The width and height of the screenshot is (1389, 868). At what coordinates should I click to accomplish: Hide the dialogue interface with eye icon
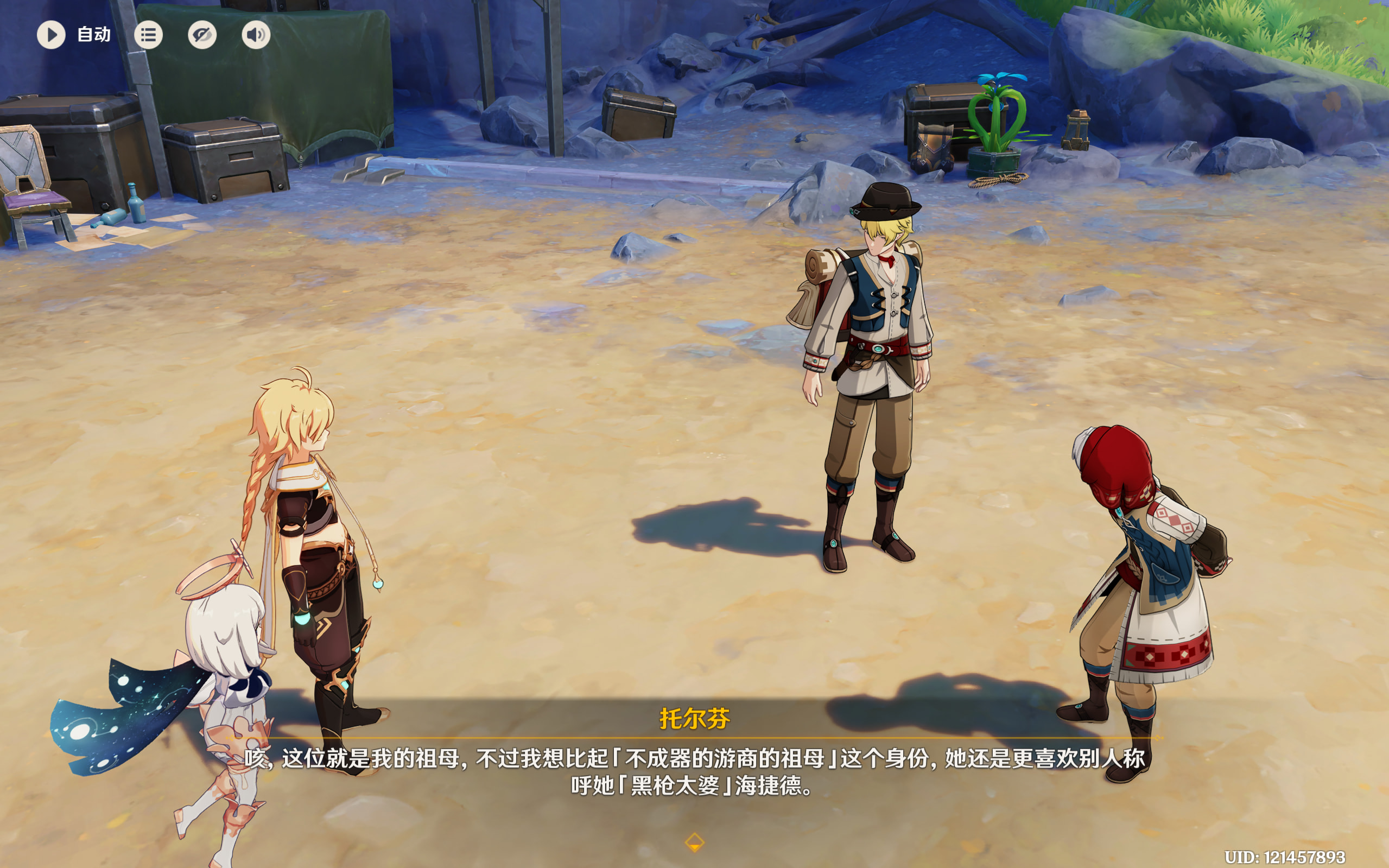click(x=202, y=35)
